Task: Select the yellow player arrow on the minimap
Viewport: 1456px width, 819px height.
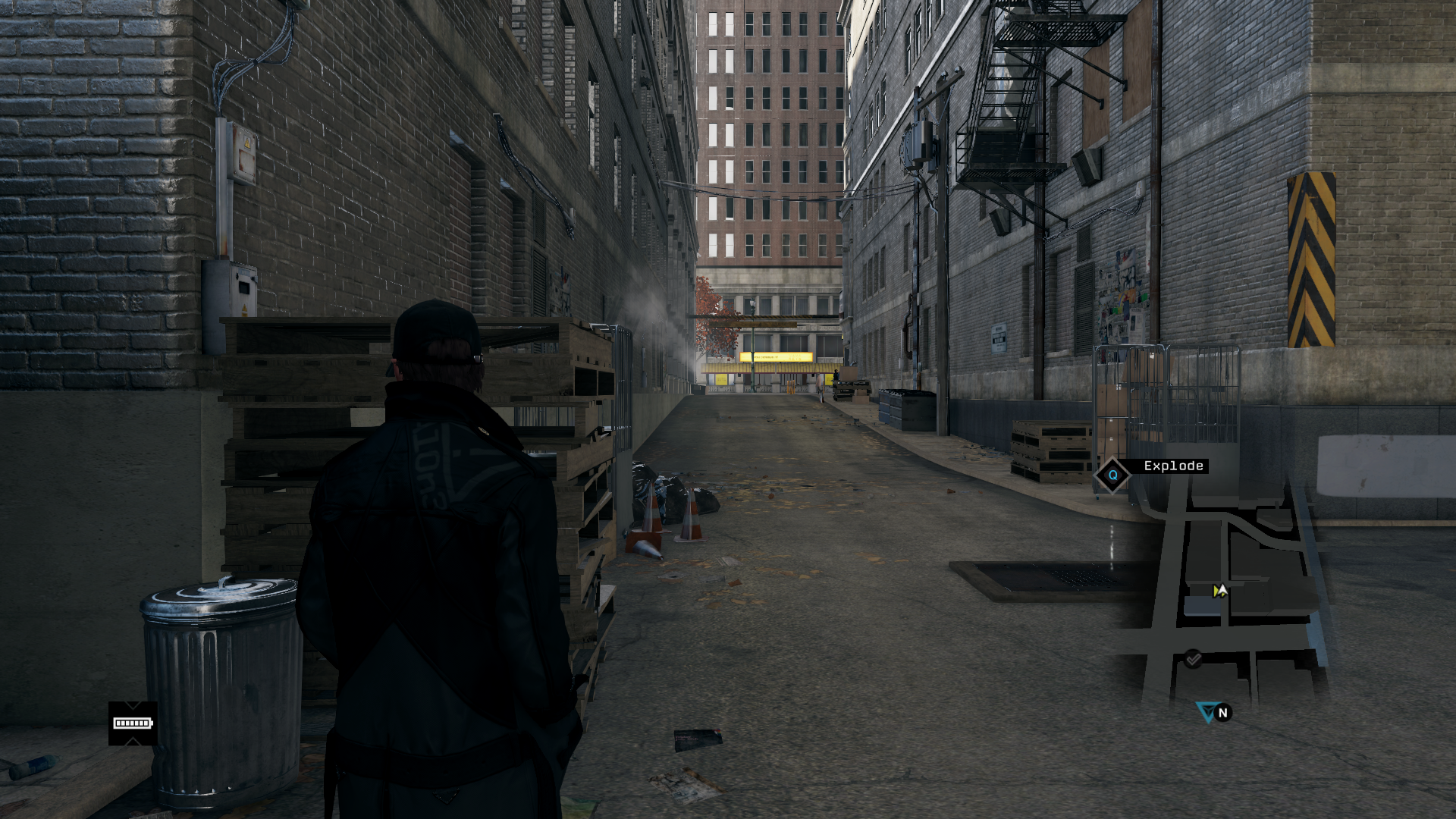Action: coord(1219,591)
